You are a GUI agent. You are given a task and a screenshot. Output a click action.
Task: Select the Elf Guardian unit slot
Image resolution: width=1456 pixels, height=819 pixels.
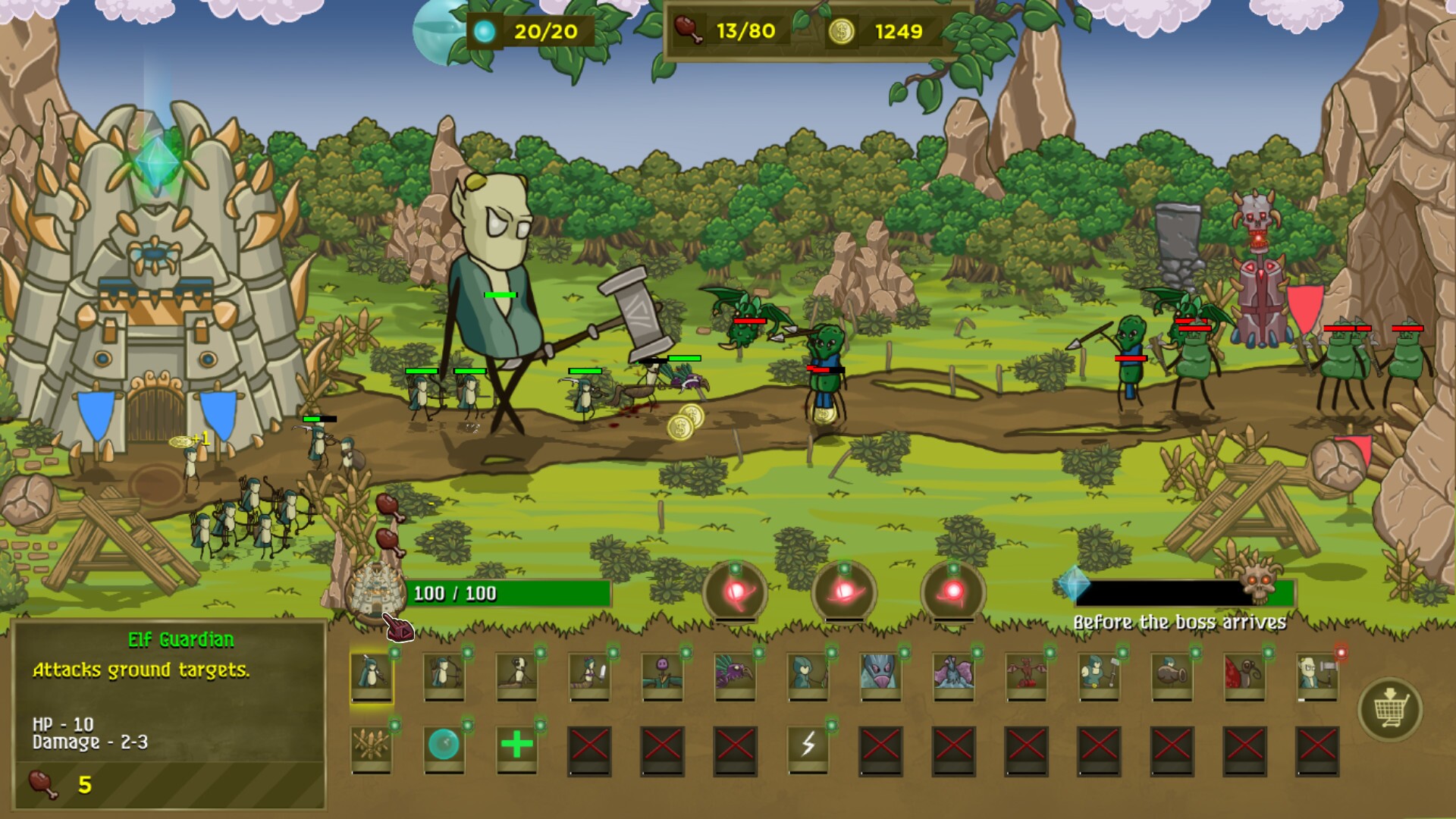pos(372,674)
